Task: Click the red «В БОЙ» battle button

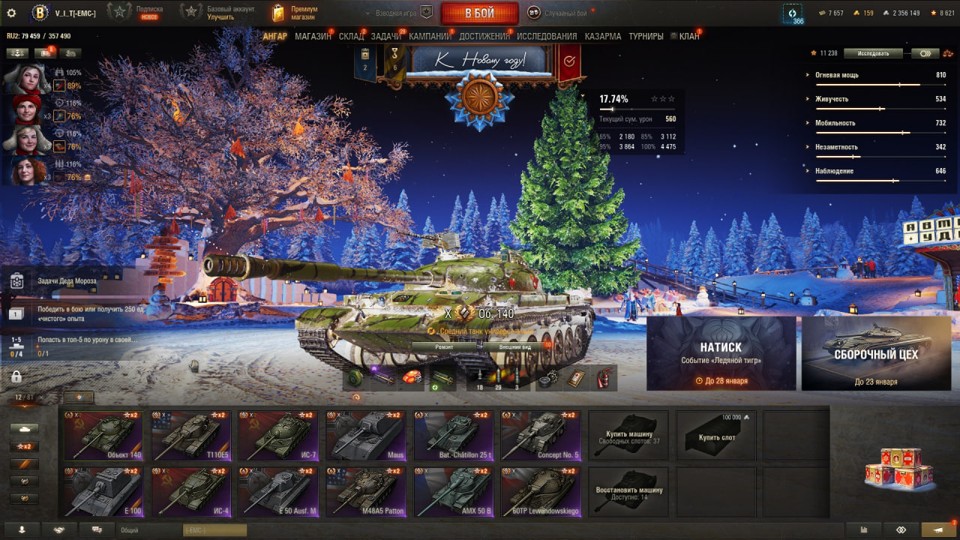Action: tap(479, 13)
